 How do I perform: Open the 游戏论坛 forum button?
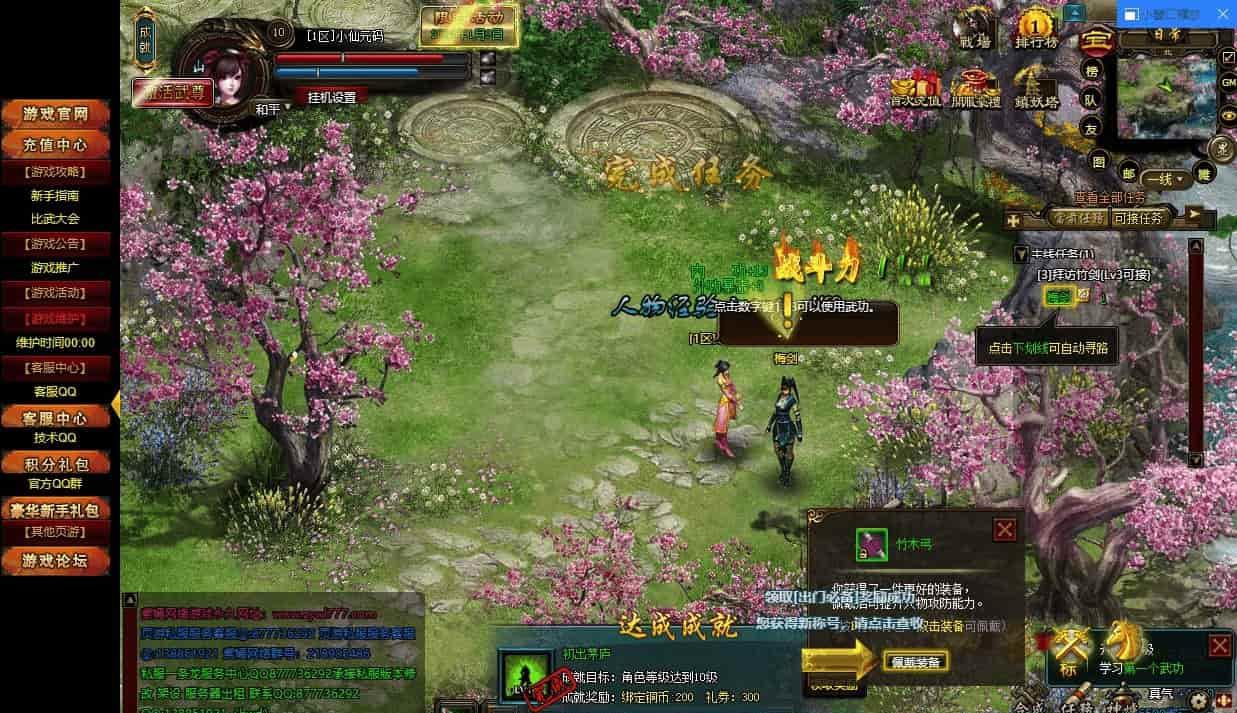pyautogui.click(x=57, y=561)
